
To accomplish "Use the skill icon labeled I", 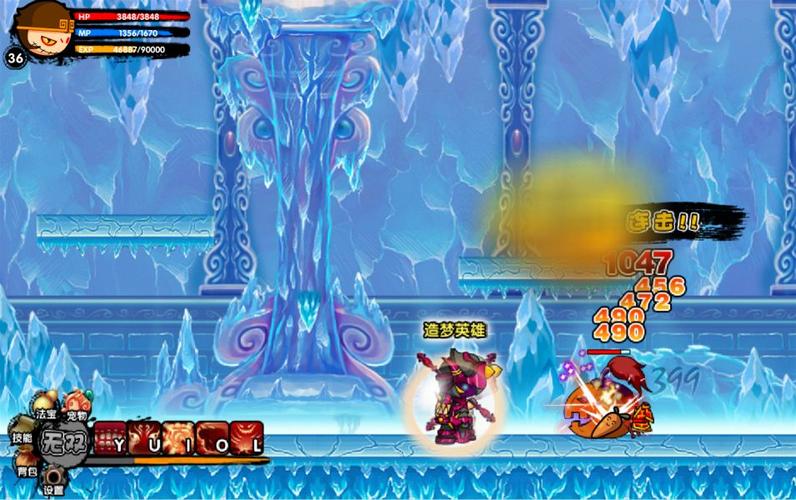I will 178,438.
